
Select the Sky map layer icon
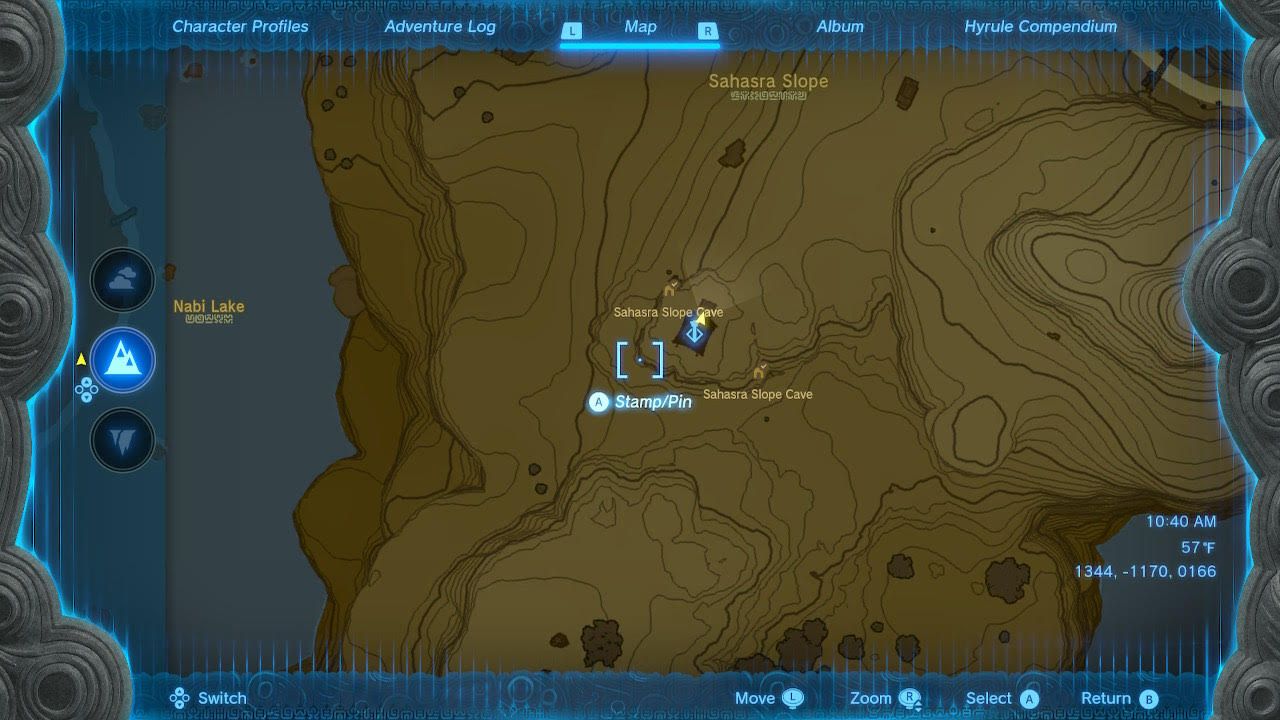pyautogui.click(x=122, y=280)
